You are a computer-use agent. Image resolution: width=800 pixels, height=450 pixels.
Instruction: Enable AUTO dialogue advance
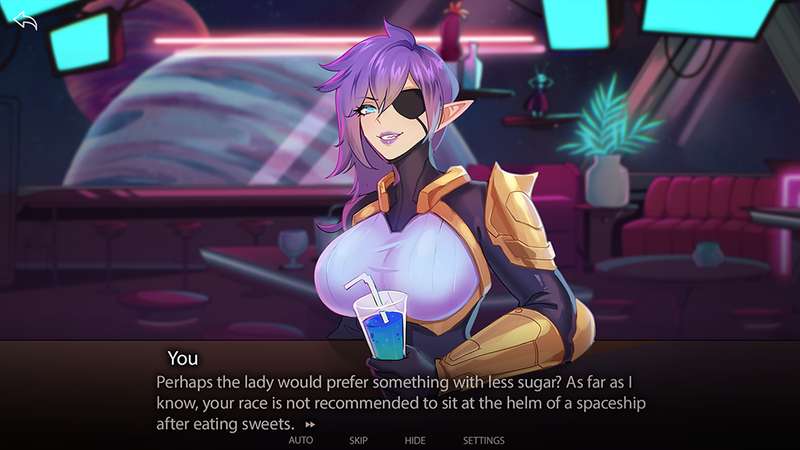(301, 440)
